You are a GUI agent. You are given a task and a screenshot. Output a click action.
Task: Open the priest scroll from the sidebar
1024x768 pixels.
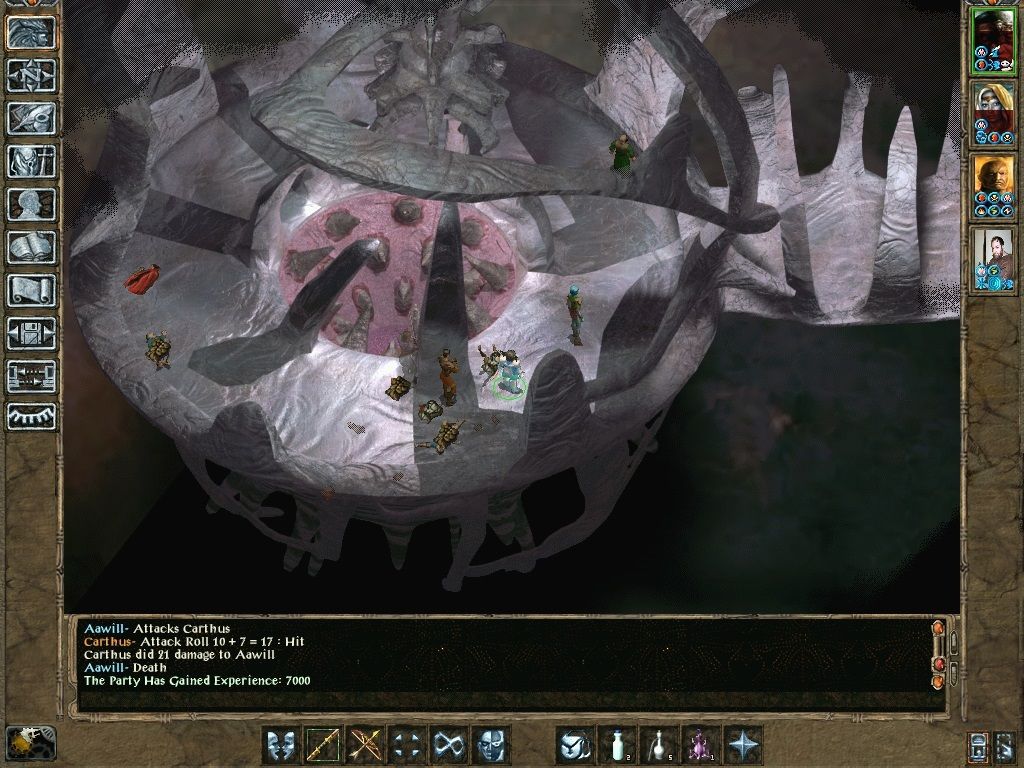[x=31, y=290]
